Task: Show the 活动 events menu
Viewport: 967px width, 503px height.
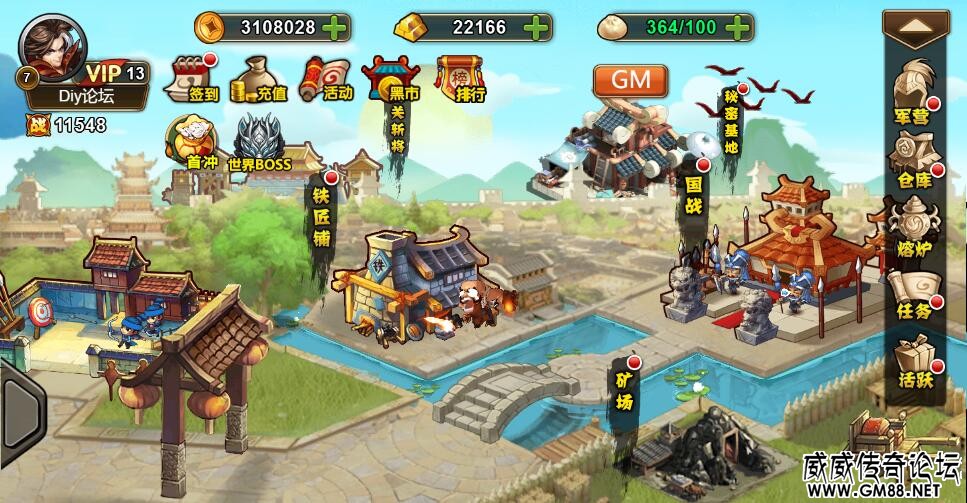Action: (327, 79)
